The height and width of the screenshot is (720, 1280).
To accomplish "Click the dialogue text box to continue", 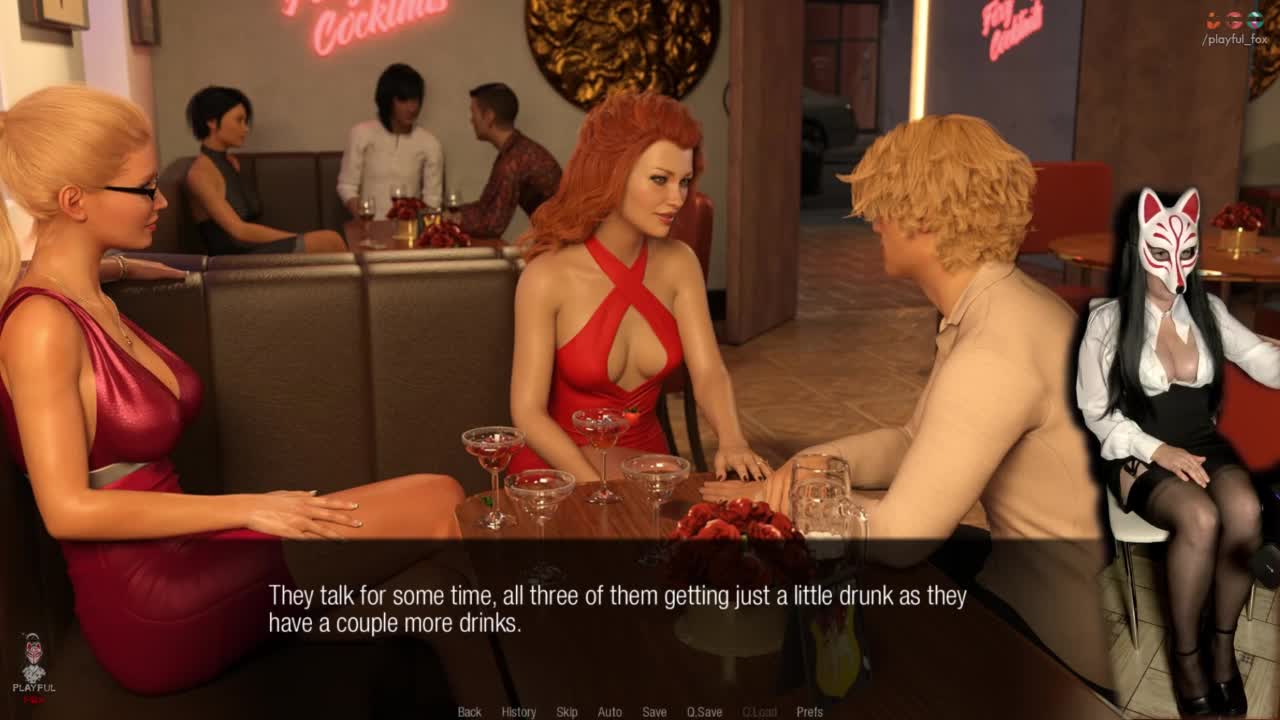I will pyautogui.click(x=617, y=610).
